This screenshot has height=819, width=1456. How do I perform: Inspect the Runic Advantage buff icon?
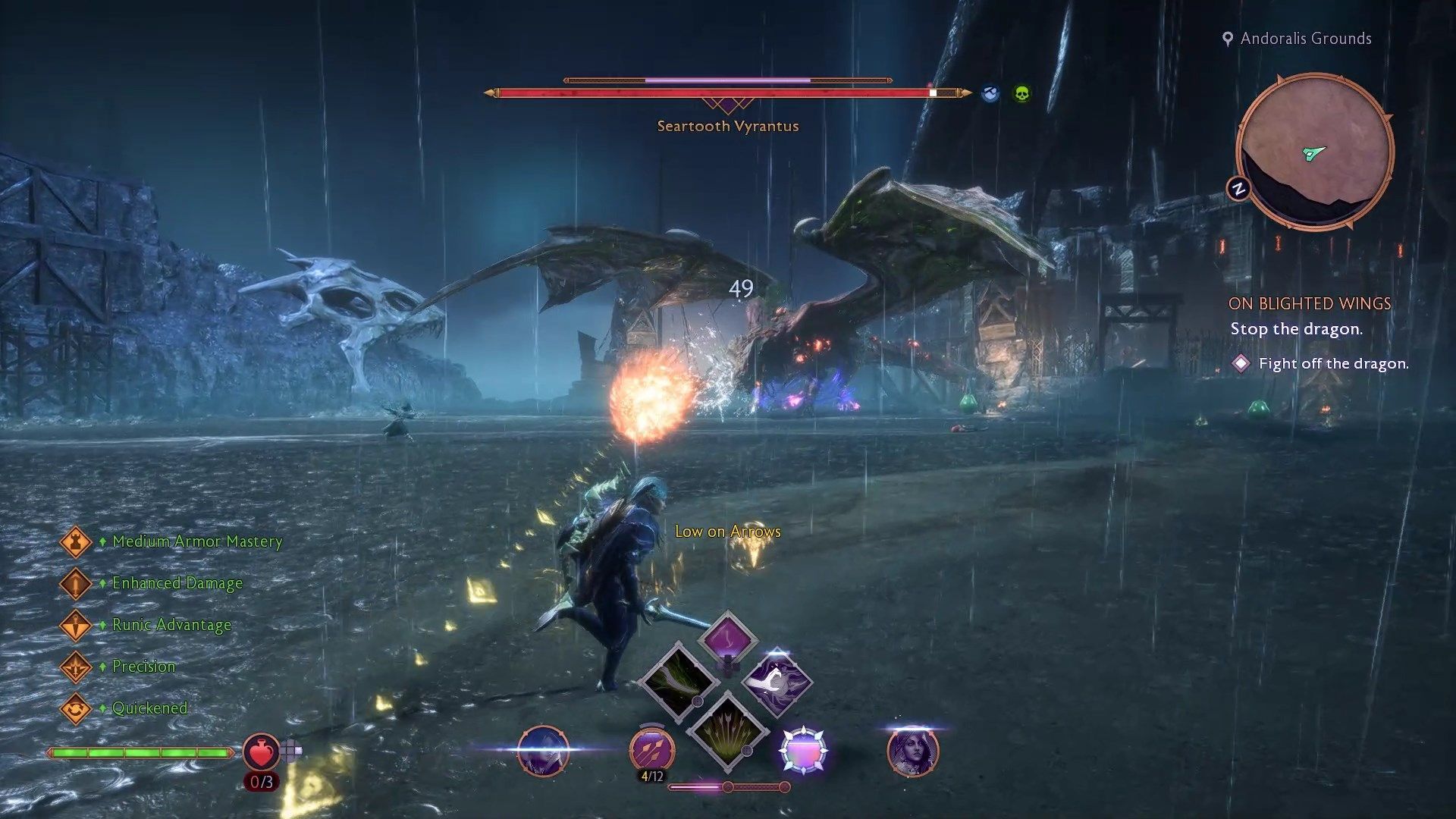(76, 625)
